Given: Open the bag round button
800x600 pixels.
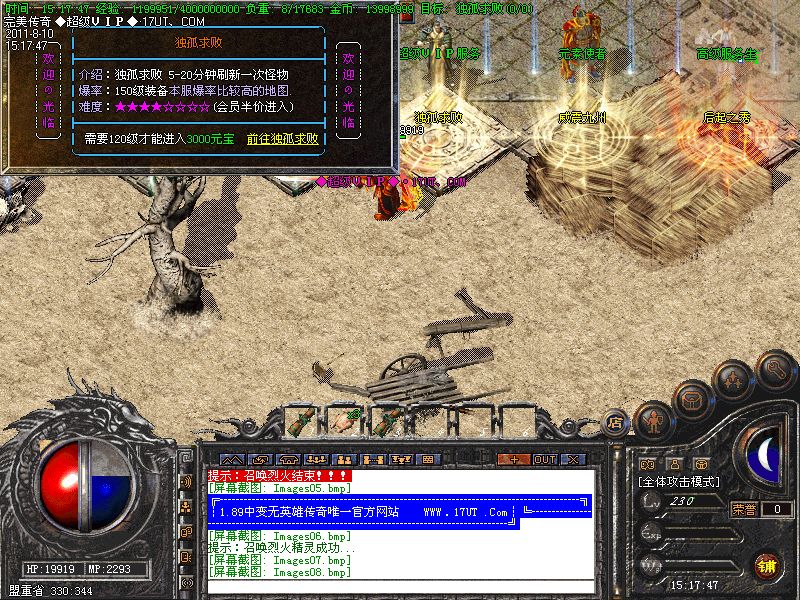Looking at the screenshot, I should [x=692, y=401].
